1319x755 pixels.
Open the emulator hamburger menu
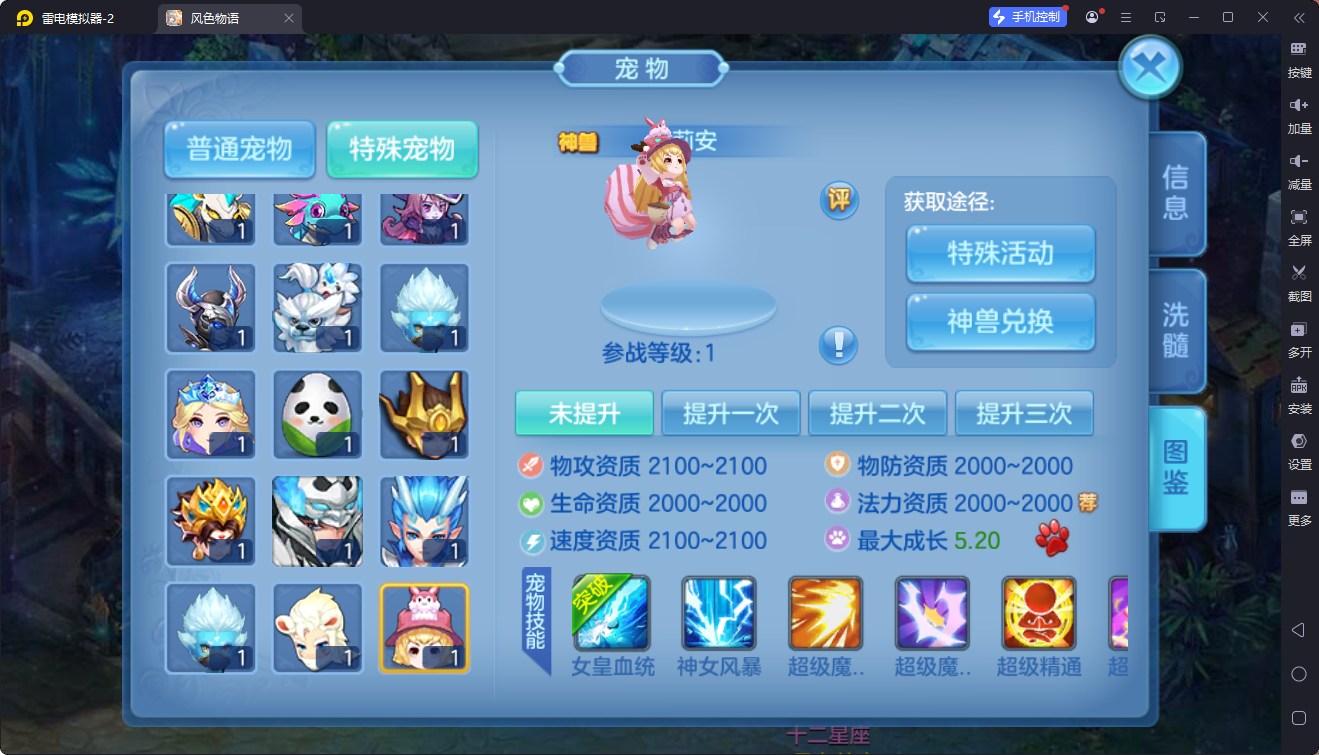point(1125,17)
